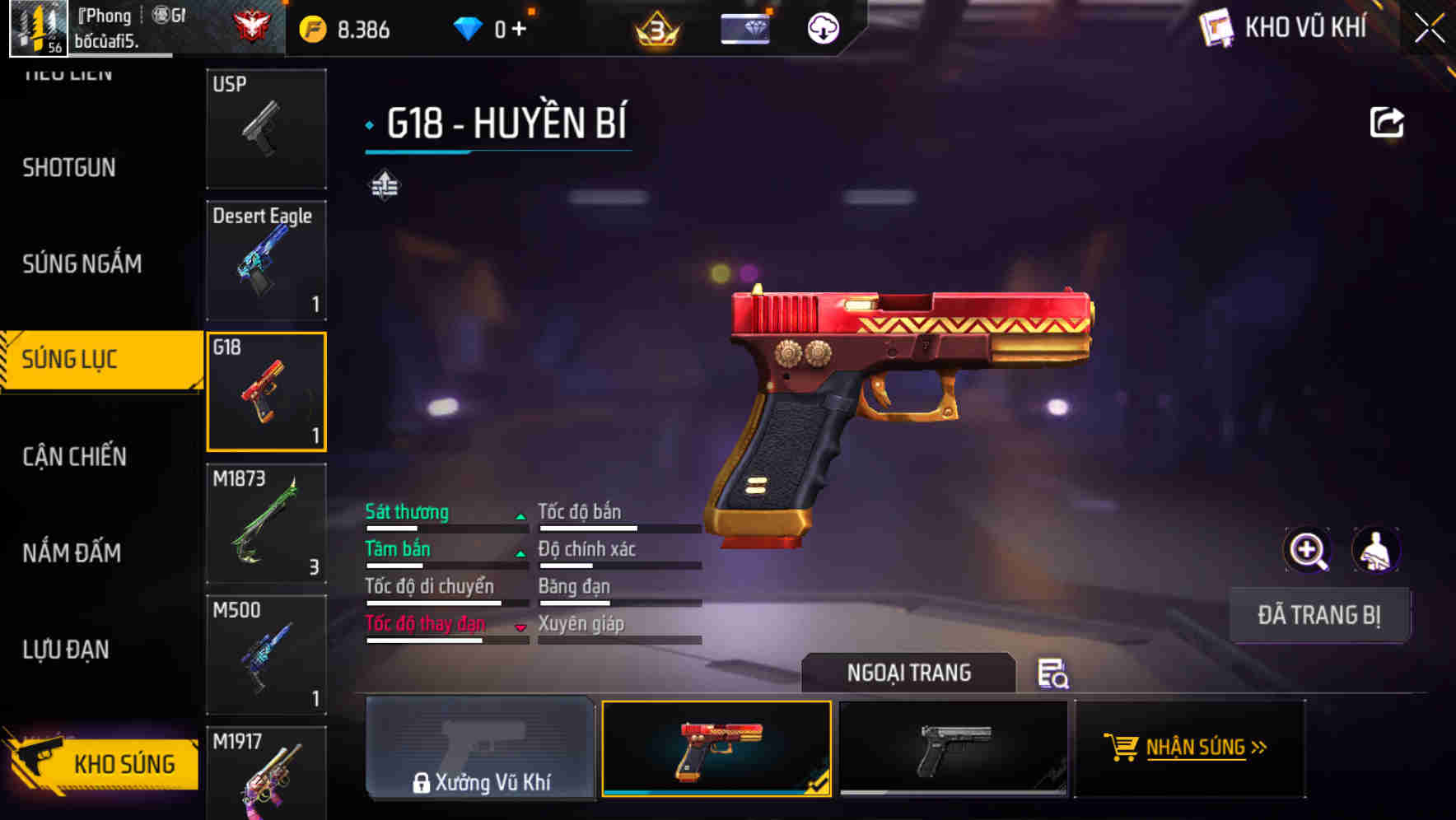The height and width of the screenshot is (820, 1456).
Task: Open the player profile avatar top left
Action: click(x=36, y=27)
